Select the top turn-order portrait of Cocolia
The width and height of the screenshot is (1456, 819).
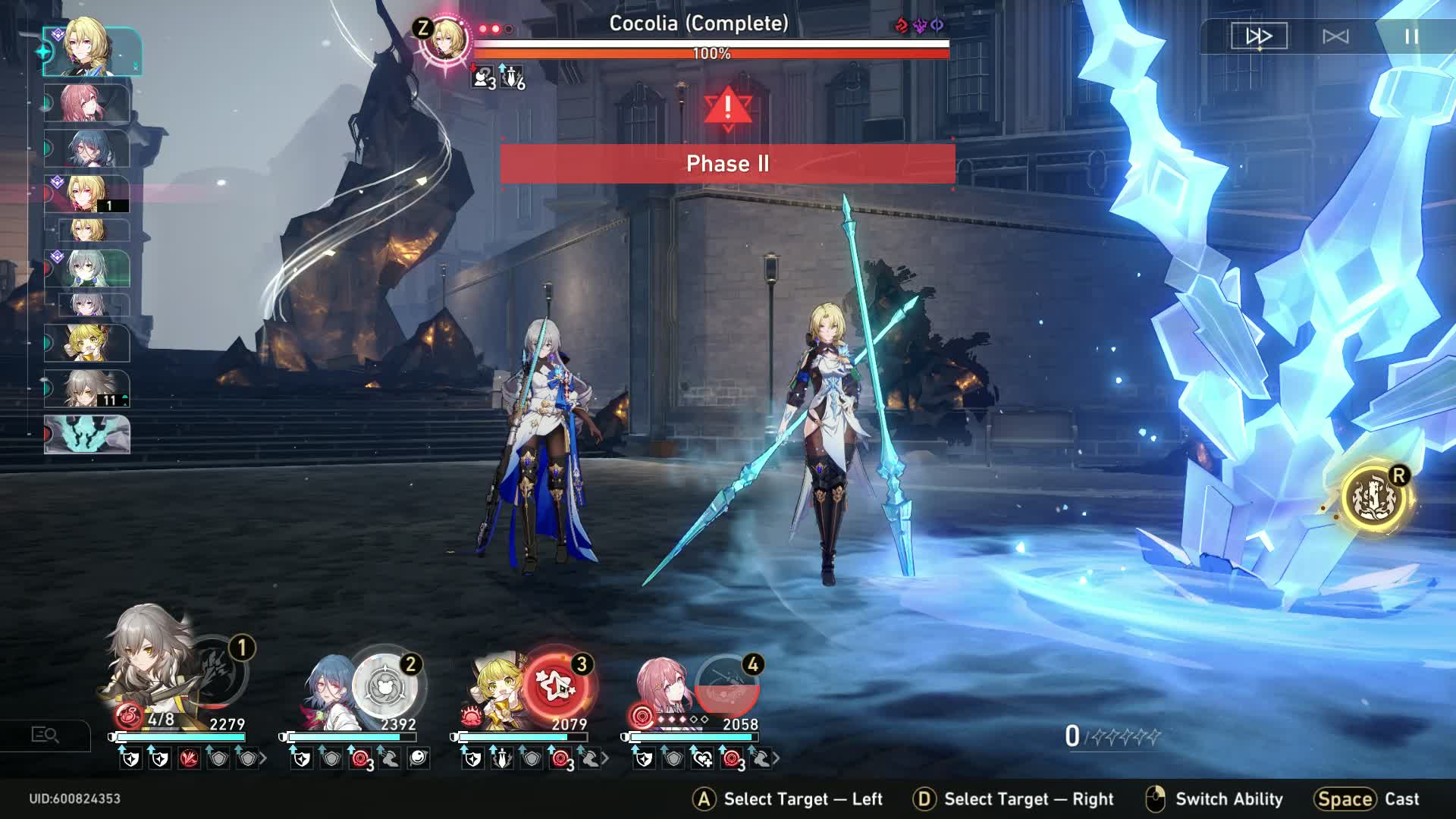click(x=91, y=51)
